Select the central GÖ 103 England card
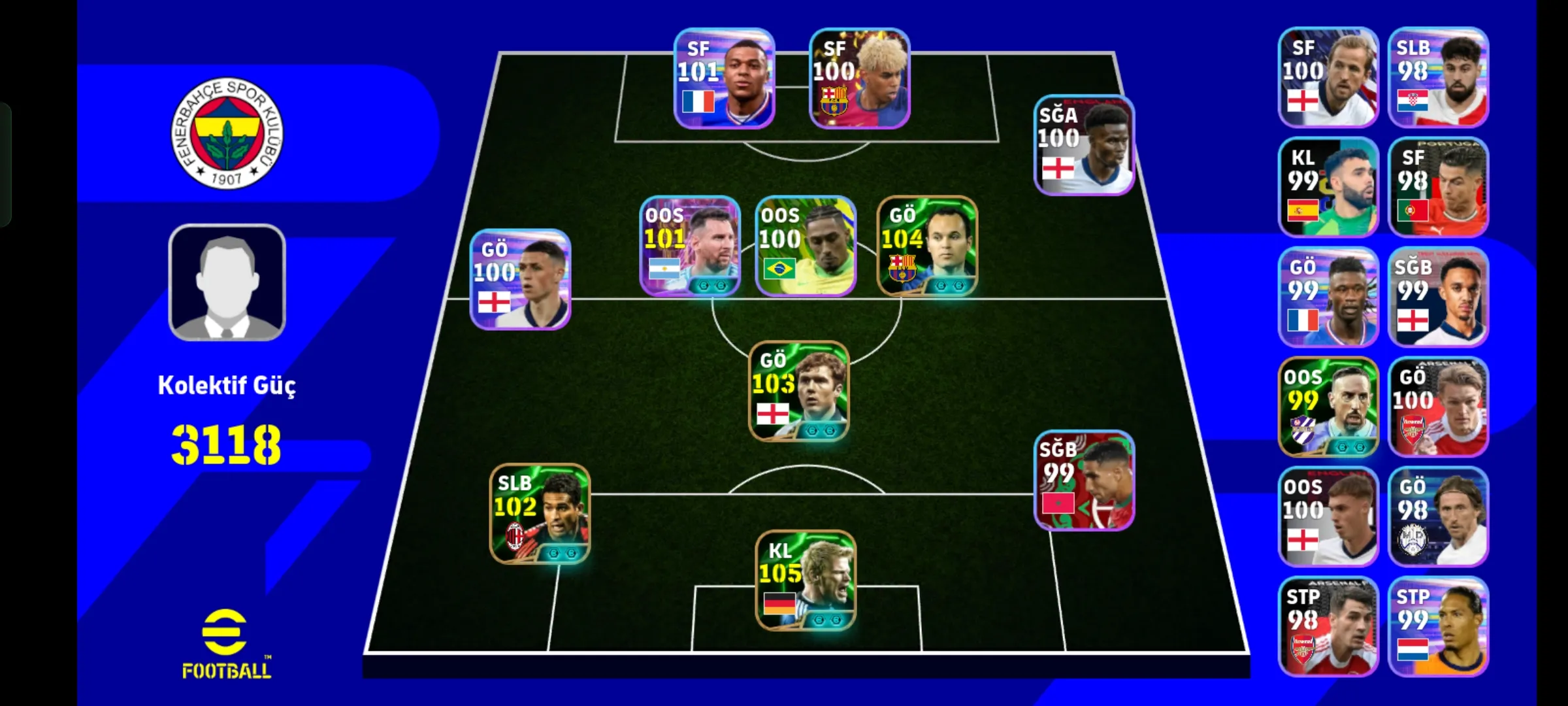 coord(798,392)
